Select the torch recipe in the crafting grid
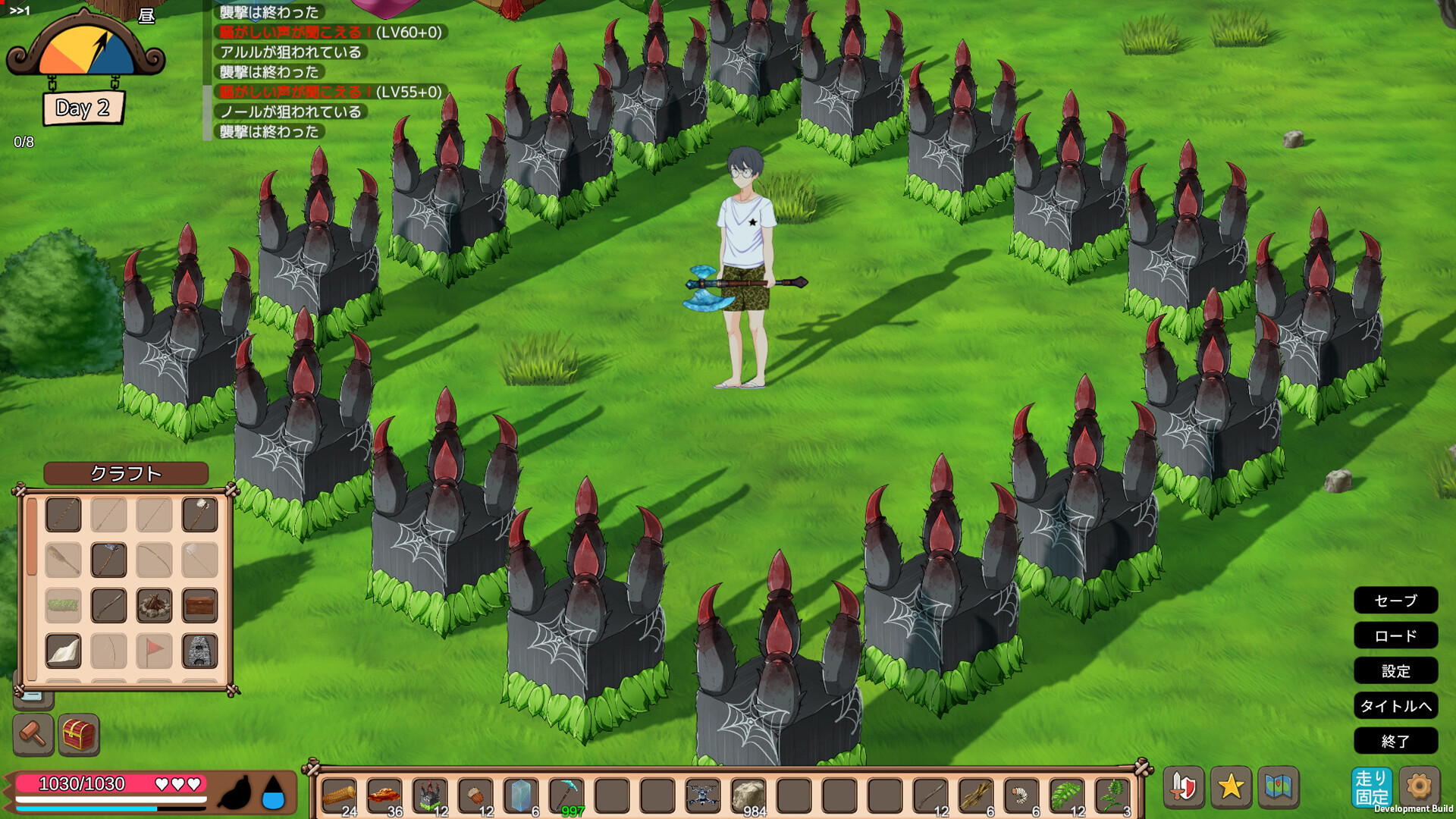Image resolution: width=1456 pixels, height=819 pixels. tap(199, 514)
